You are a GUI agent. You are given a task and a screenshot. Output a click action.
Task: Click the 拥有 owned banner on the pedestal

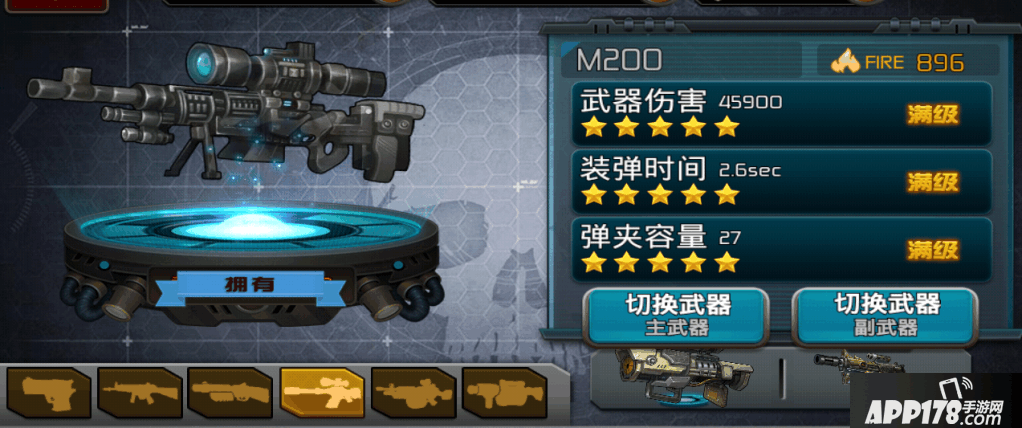click(250, 283)
